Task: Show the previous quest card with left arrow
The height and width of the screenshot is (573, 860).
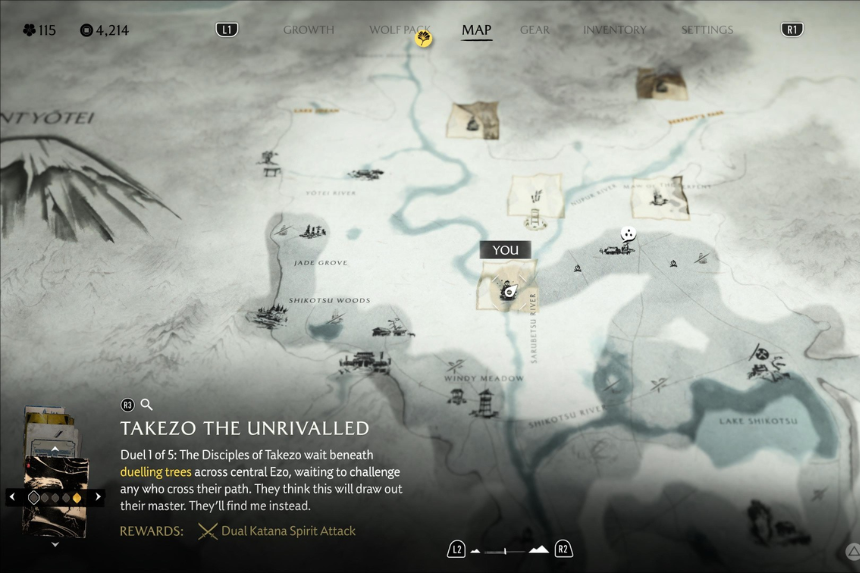Action: (x=12, y=496)
